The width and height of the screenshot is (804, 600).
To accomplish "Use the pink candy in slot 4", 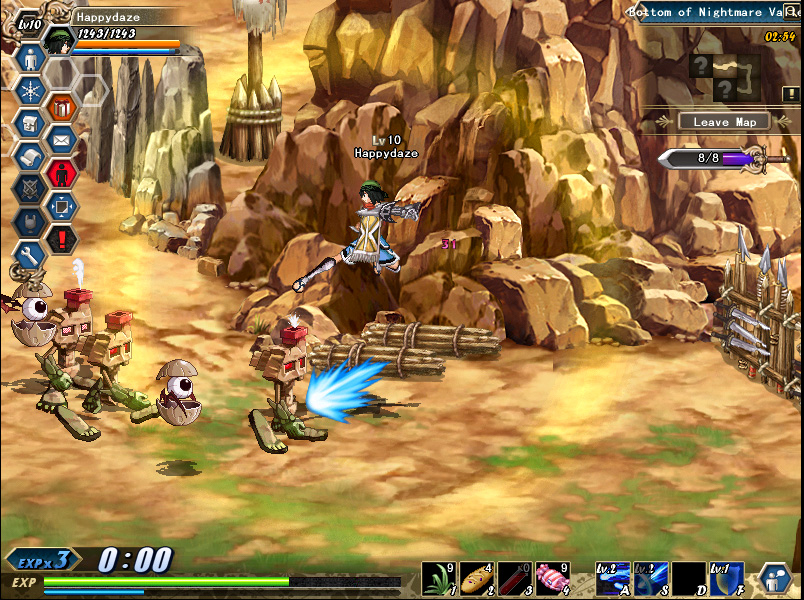I will [x=553, y=579].
